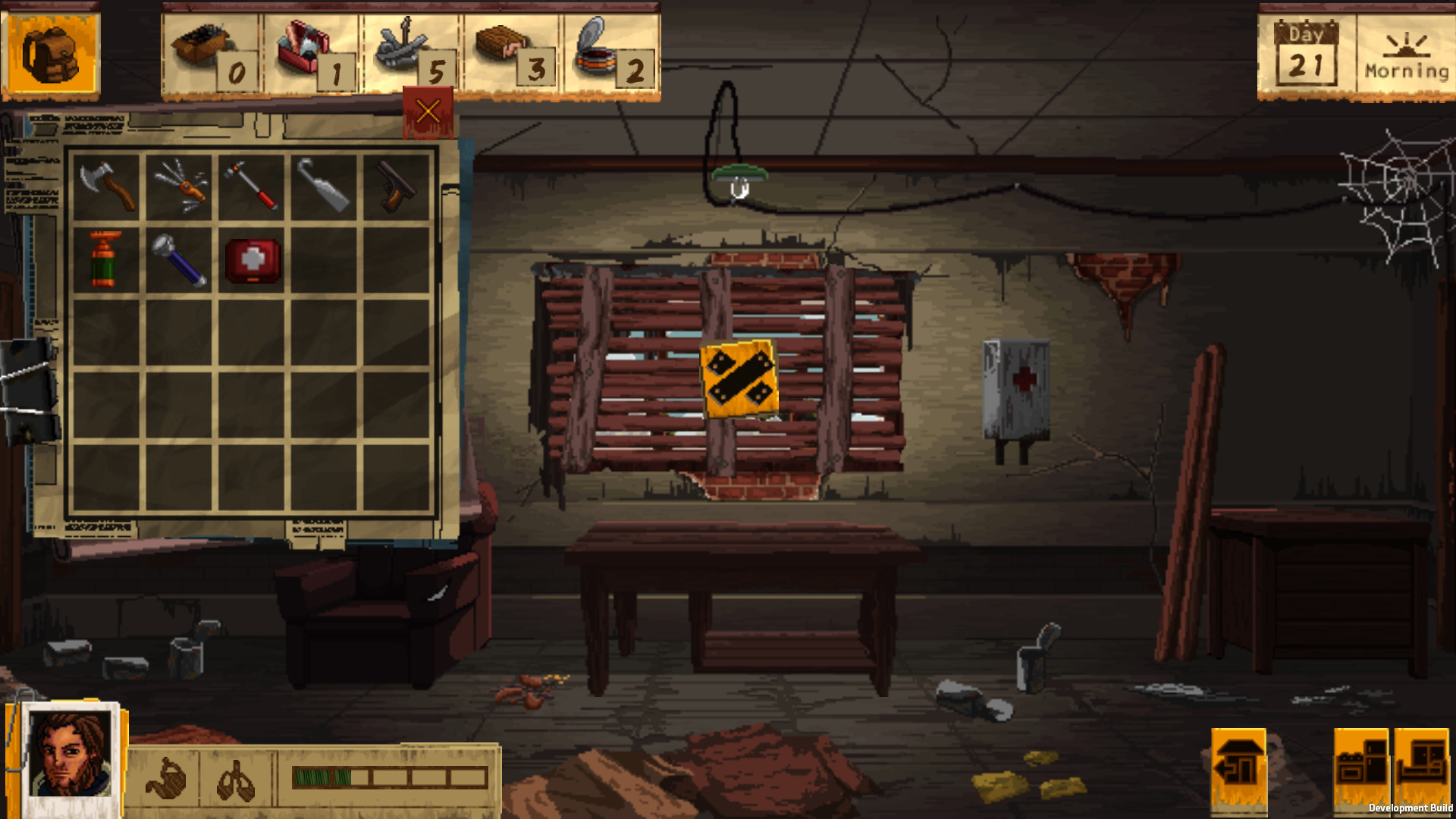
Task: Click the leave house arrow button
Action: coord(1239,768)
